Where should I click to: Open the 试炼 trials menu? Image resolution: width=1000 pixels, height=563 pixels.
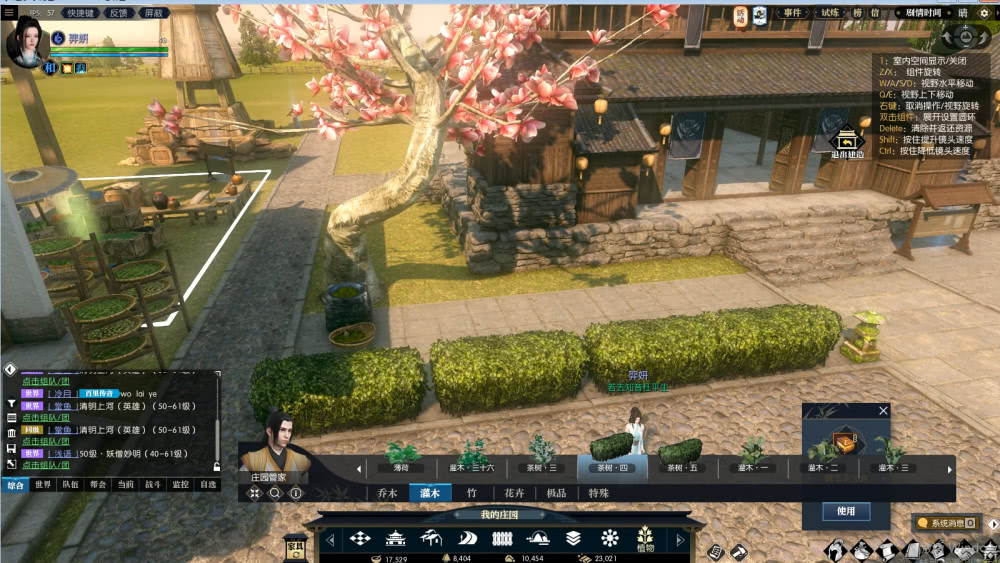tap(830, 13)
